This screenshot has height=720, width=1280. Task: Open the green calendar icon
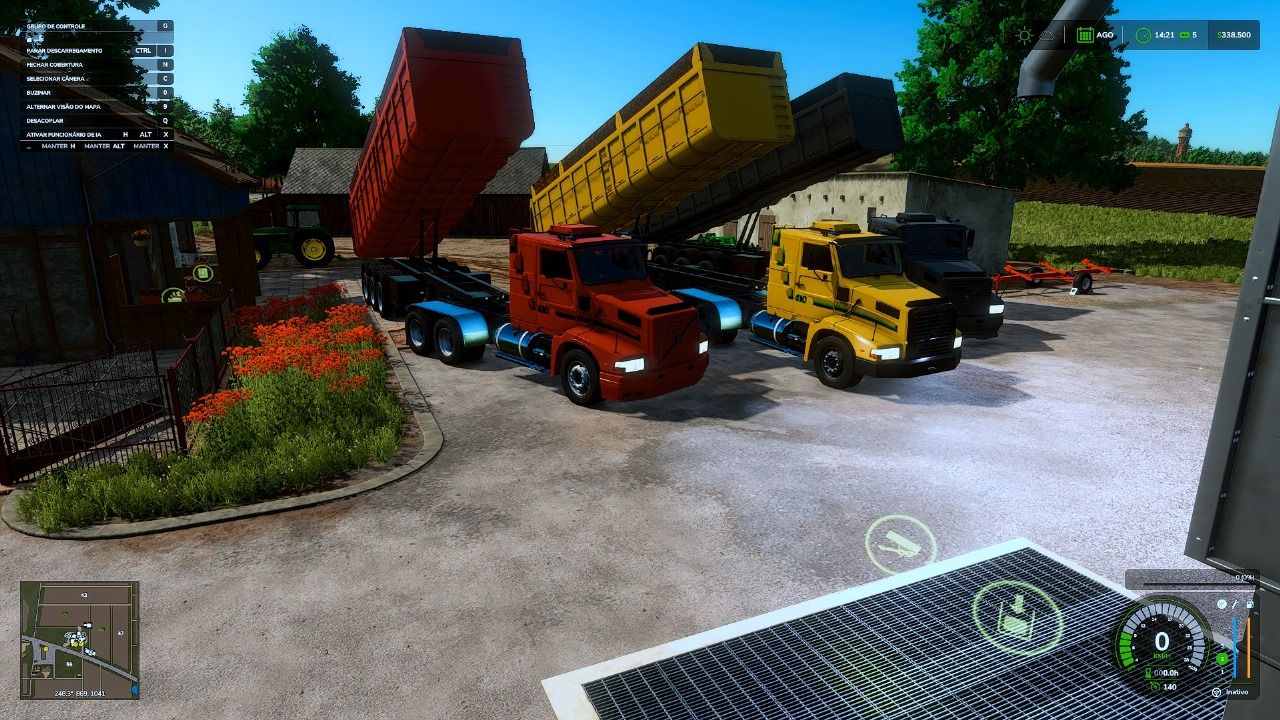tap(1085, 35)
